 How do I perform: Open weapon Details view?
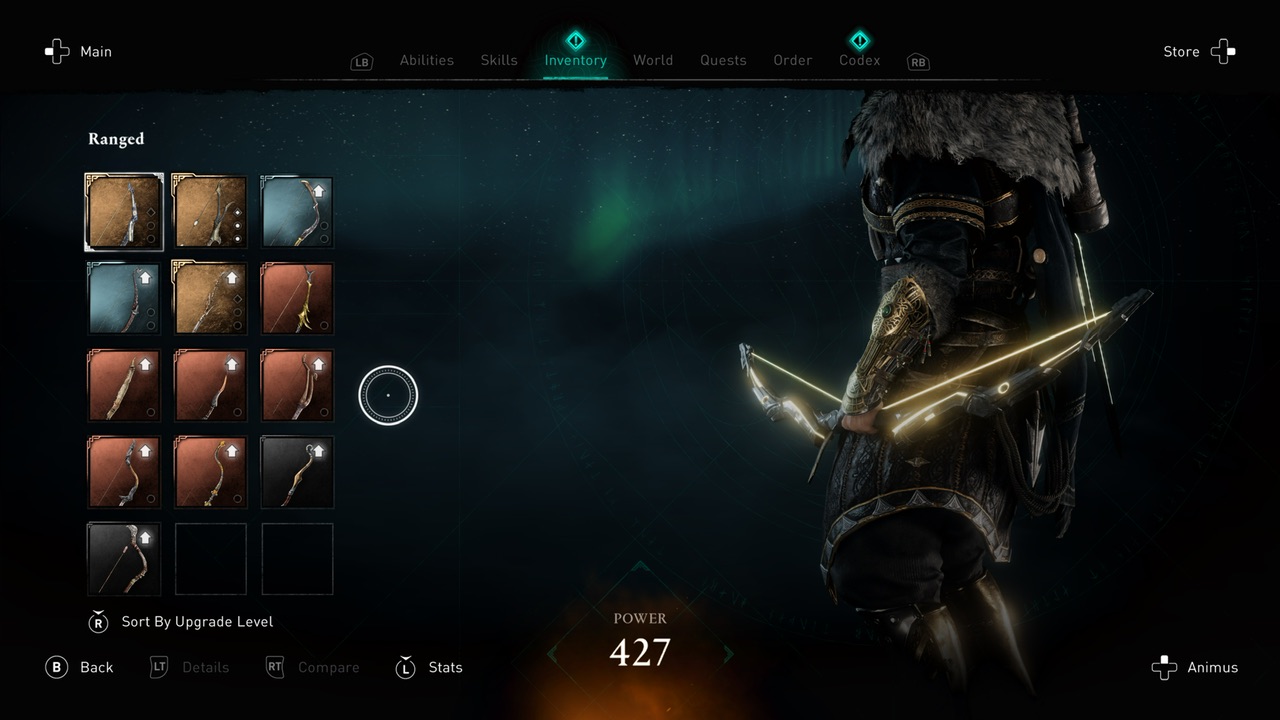pos(189,667)
